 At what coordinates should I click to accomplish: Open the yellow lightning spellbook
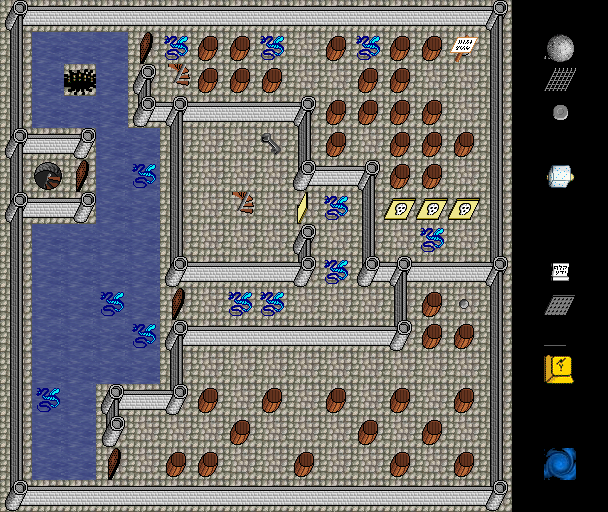(560, 367)
